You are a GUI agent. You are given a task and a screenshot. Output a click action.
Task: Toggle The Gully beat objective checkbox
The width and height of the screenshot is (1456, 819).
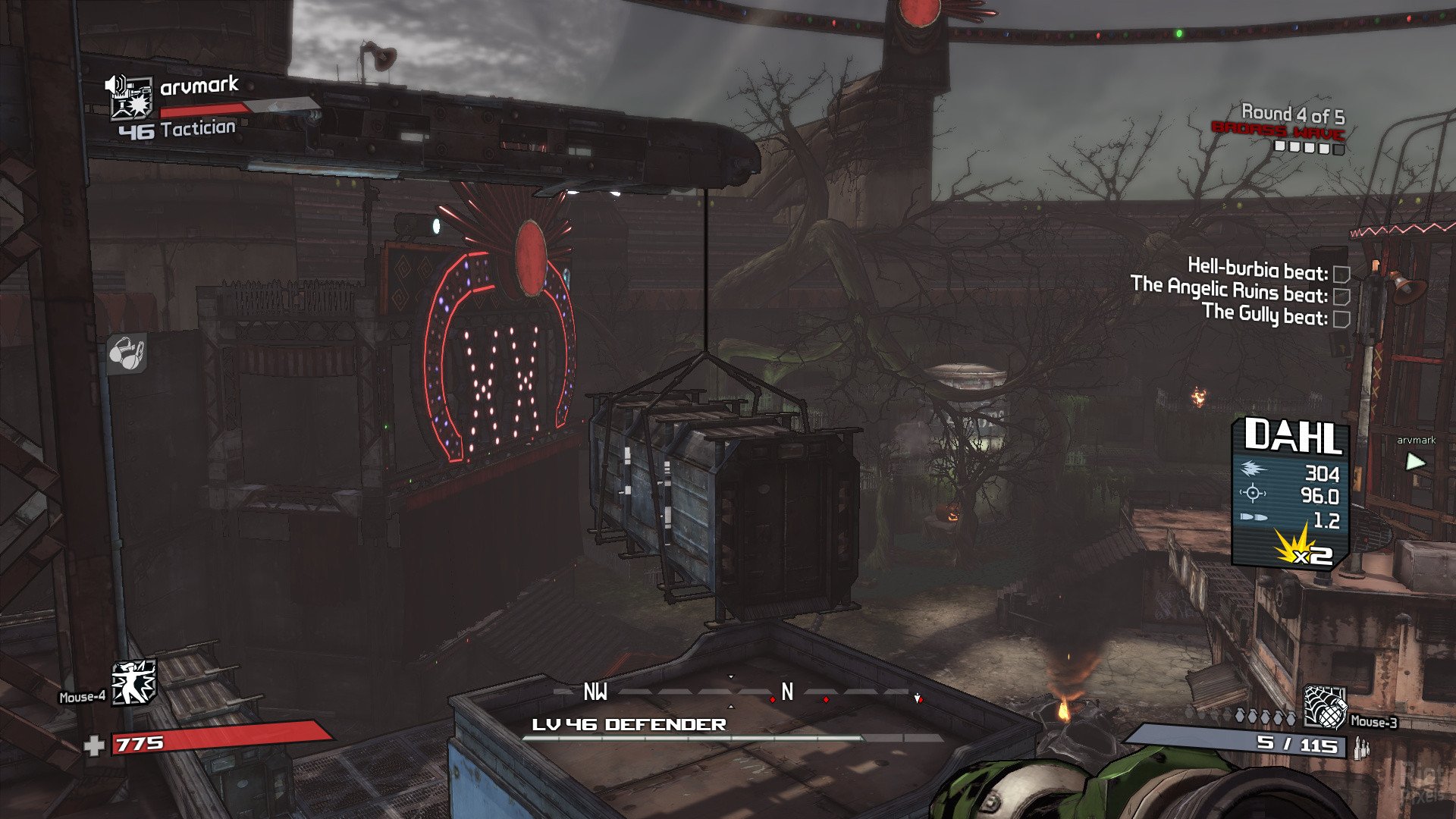click(1341, 319)
